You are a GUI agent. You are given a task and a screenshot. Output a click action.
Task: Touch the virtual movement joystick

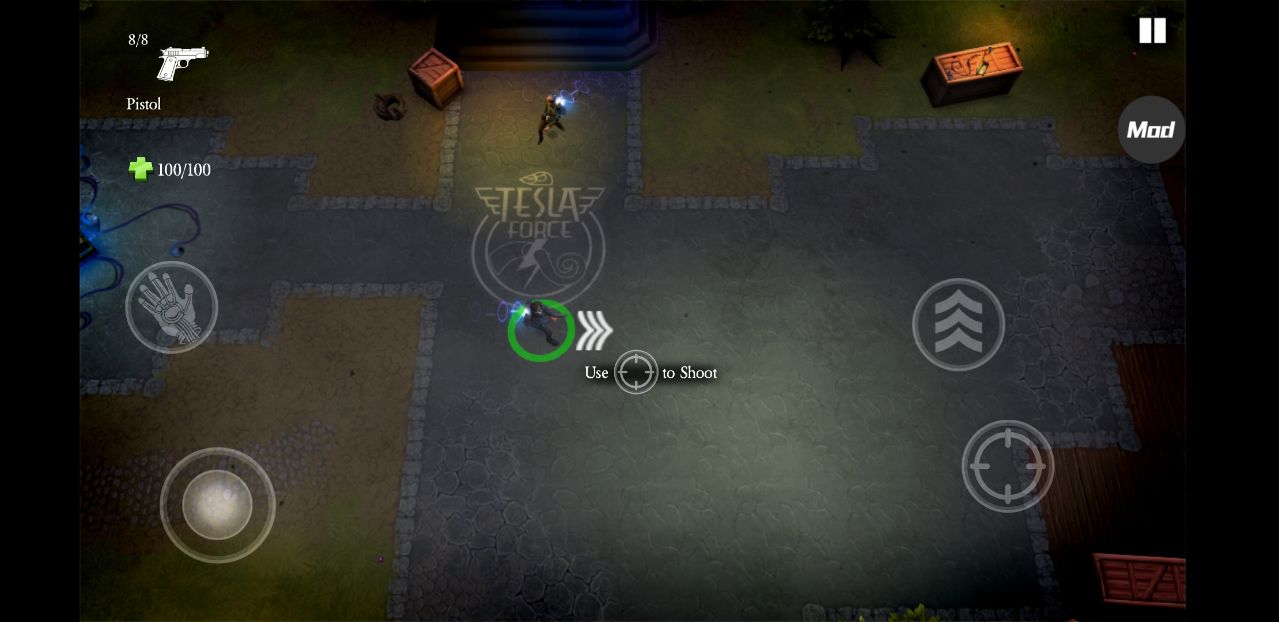point(217,505)
